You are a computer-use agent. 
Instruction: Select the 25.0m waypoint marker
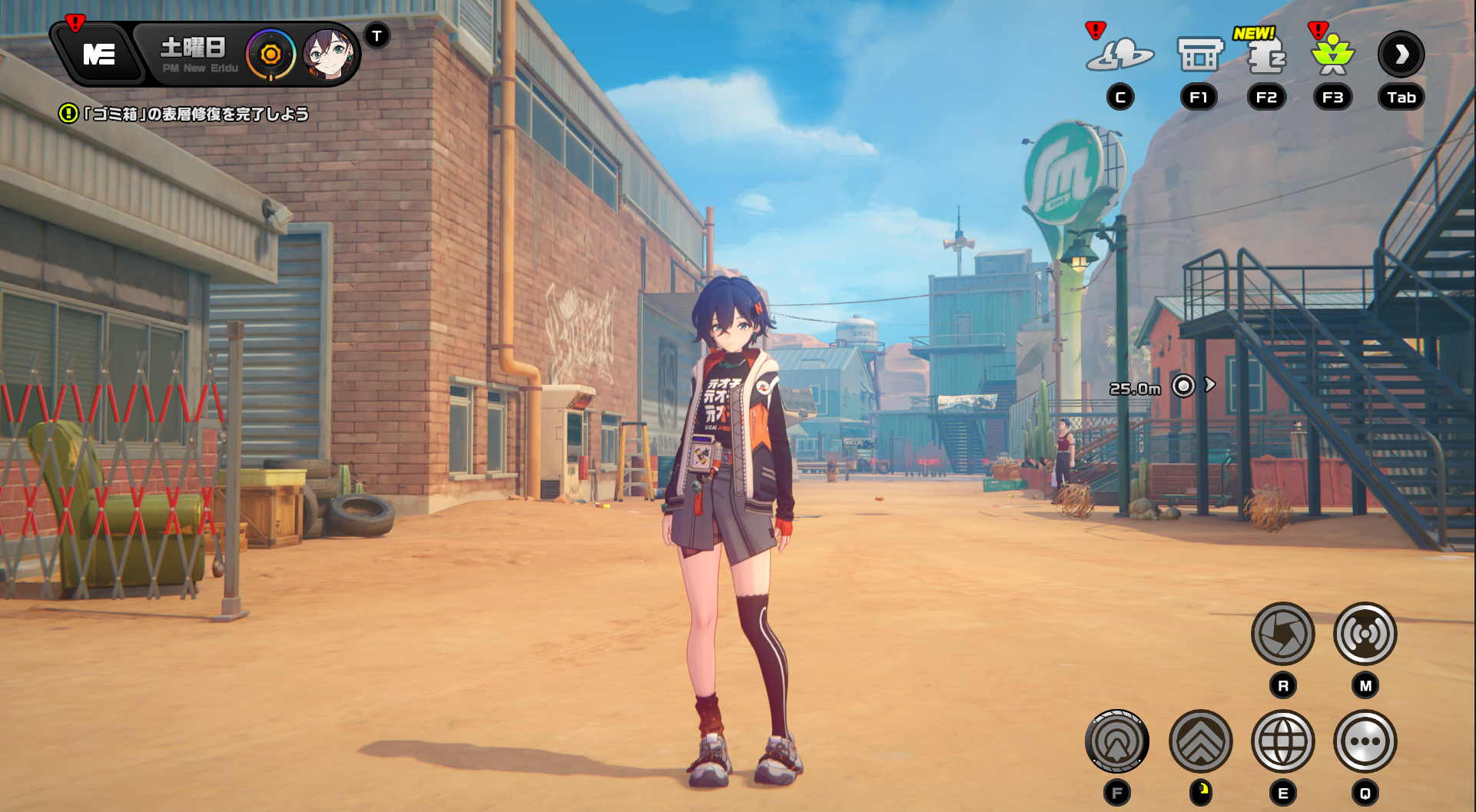coord(1183,386)
